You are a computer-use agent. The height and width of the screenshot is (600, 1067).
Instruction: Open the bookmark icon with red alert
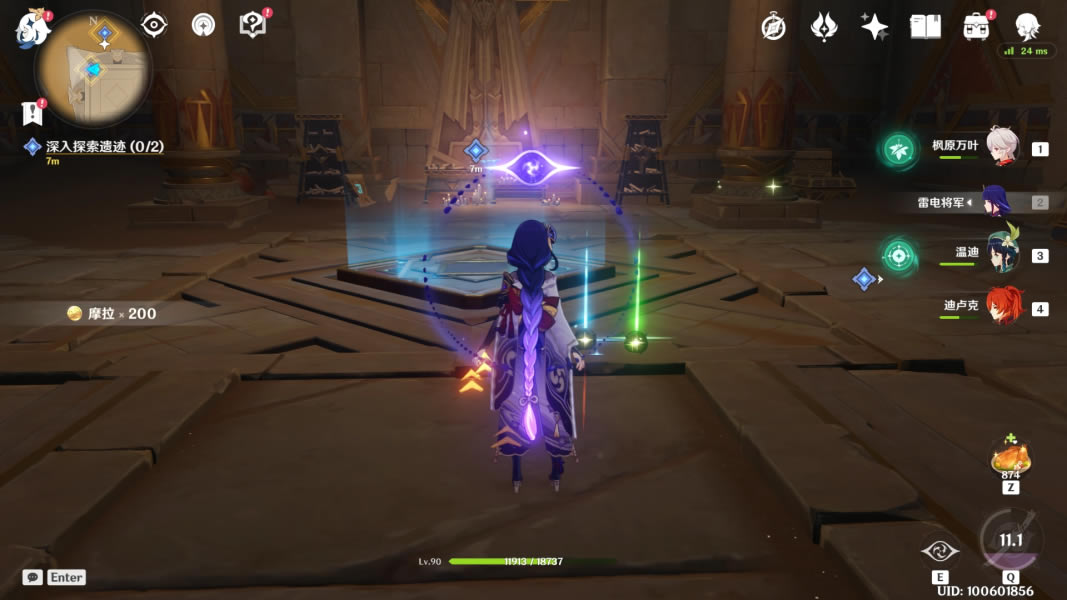coord(33,113)
